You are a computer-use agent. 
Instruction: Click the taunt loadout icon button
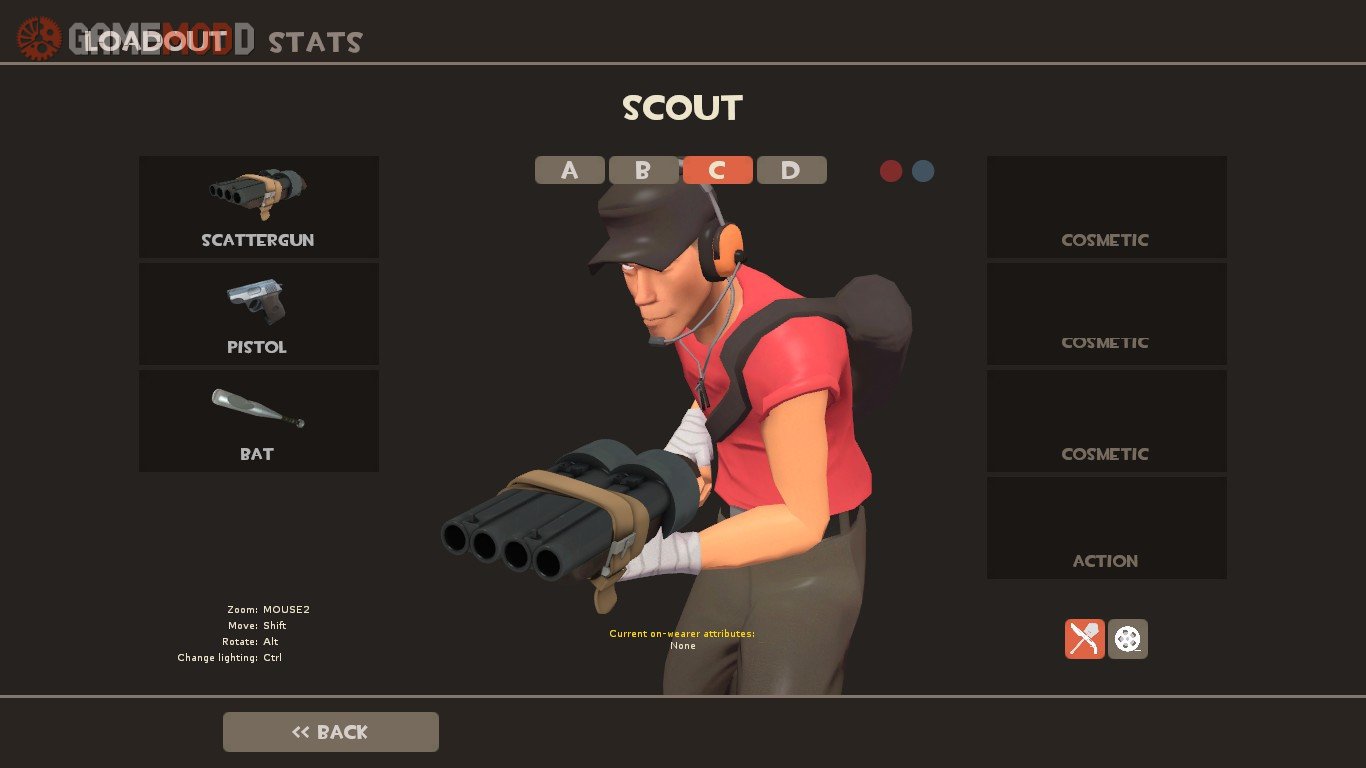(x=1085, y=639)
